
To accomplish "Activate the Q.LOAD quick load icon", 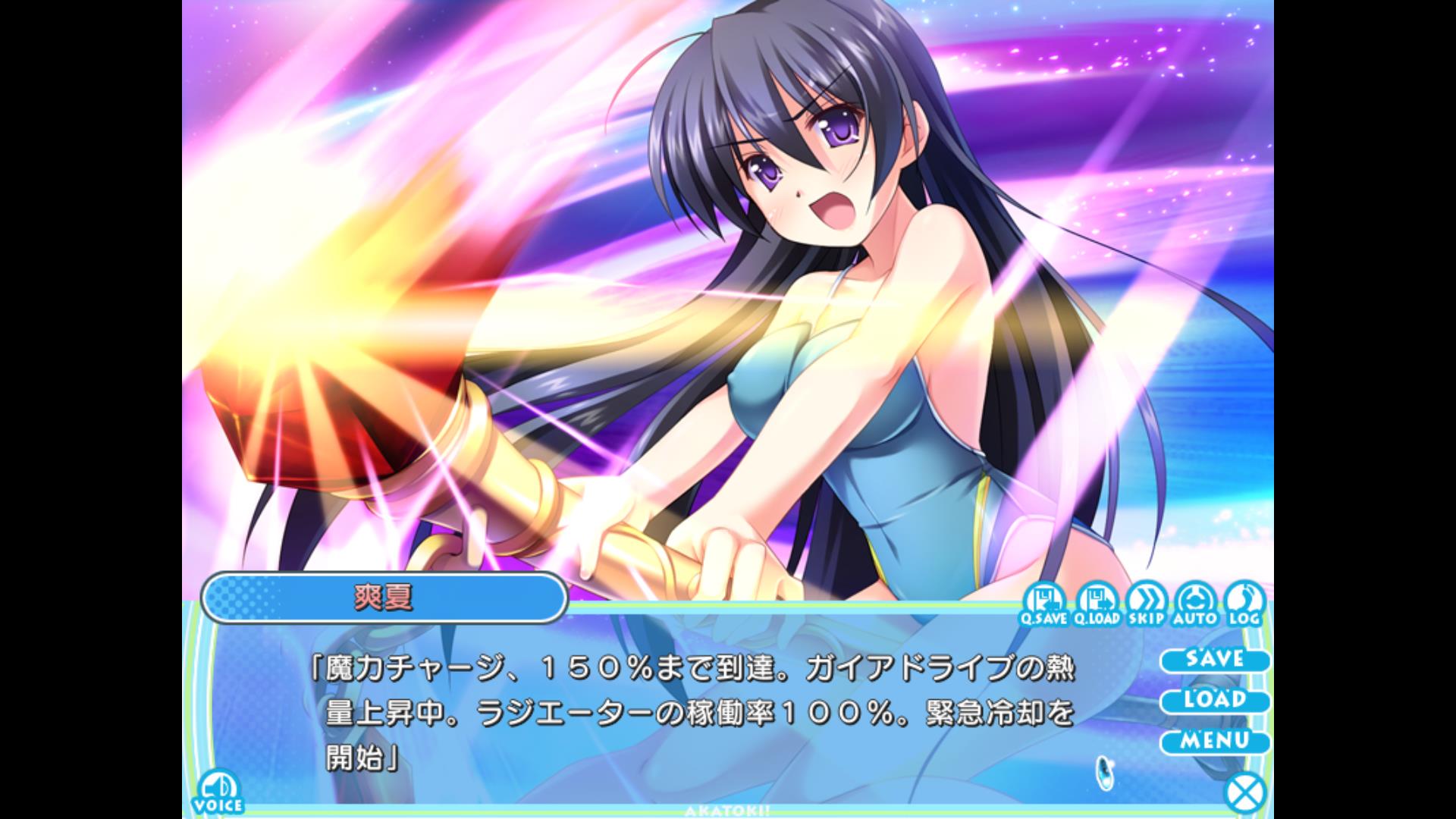I will pos(1097,603).
